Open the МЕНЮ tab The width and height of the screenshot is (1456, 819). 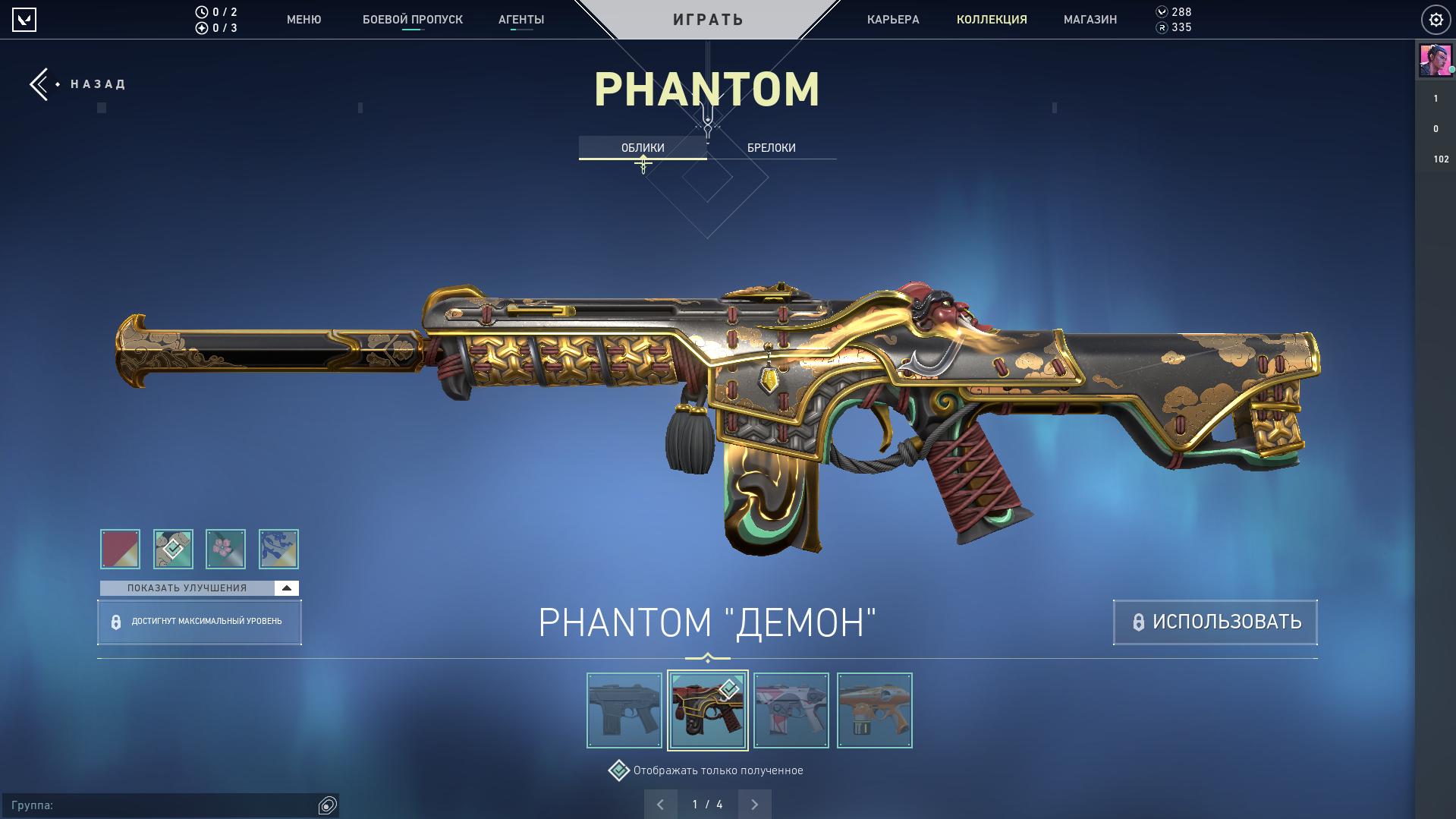pos(303,20)
